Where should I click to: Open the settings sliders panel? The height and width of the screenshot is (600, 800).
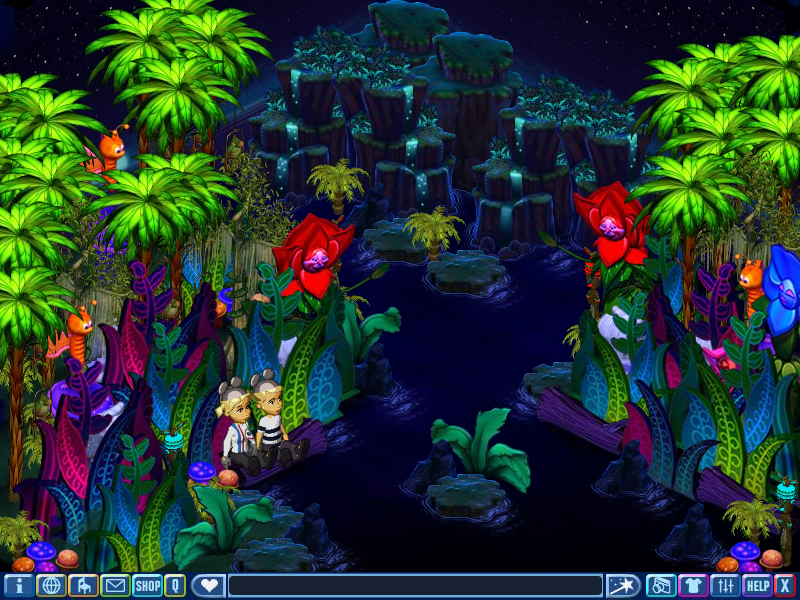725,586
